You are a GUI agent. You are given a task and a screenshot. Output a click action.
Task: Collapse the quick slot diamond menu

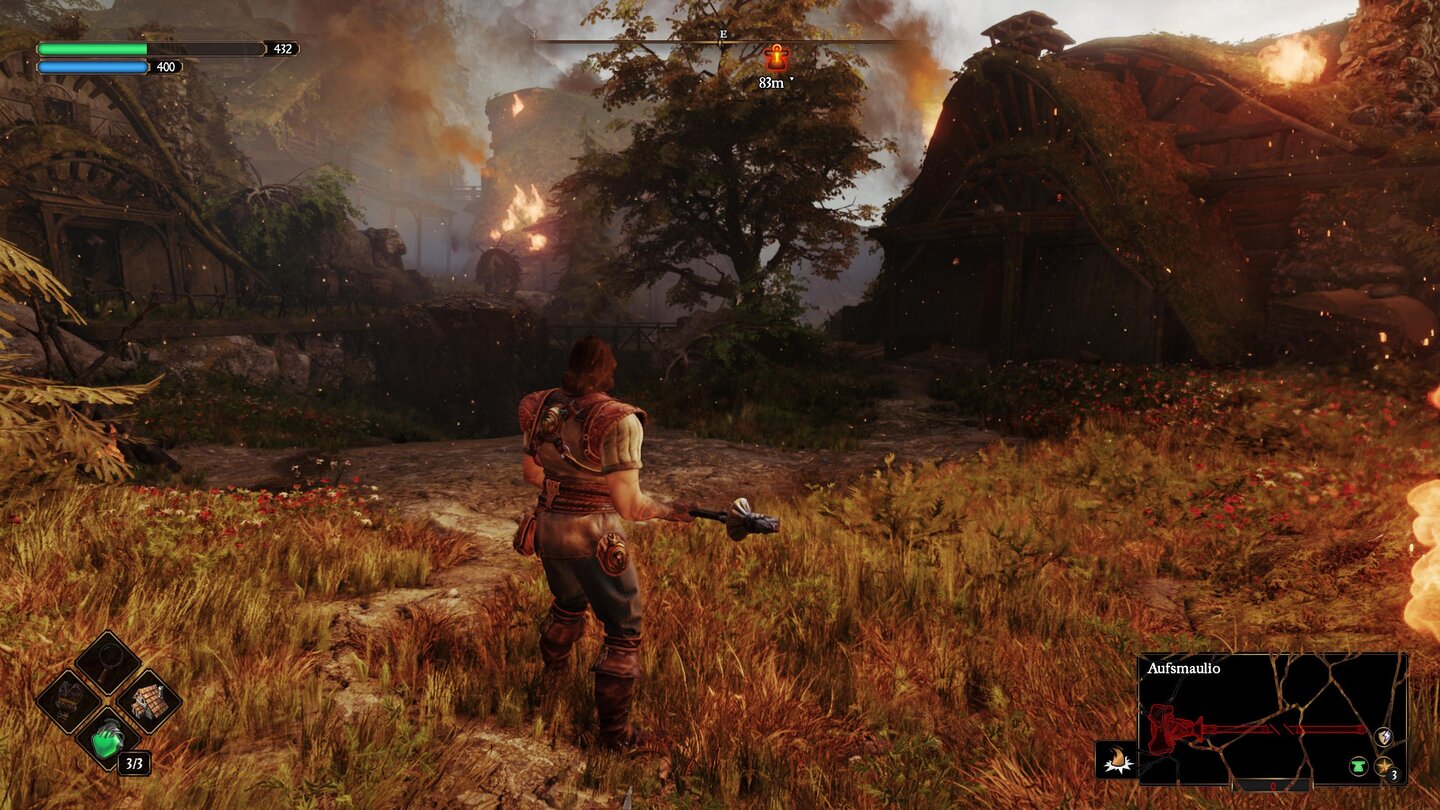tap(109, 703)
